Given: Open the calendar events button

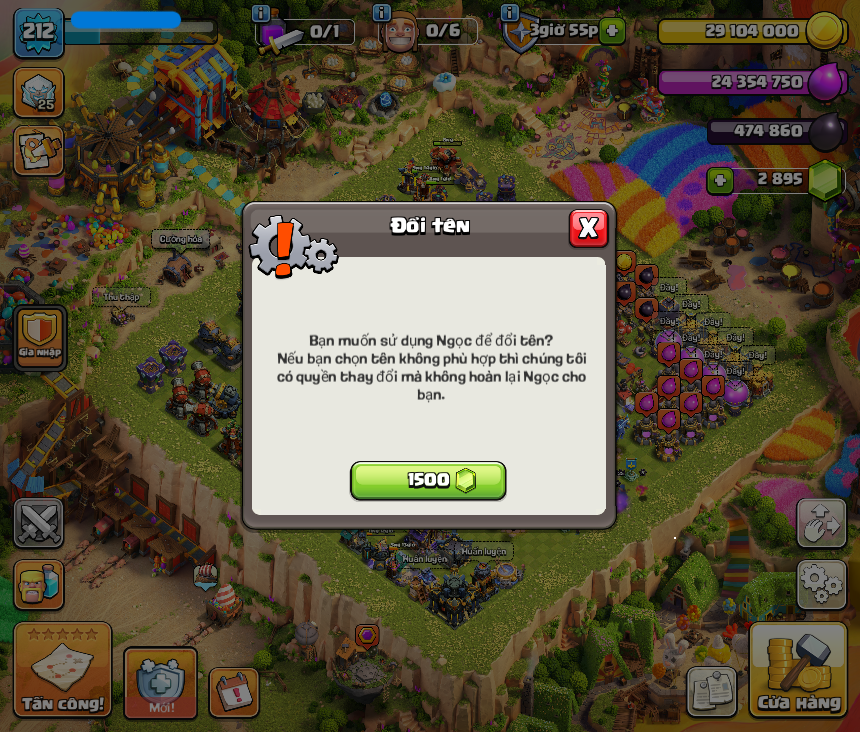Looking at the screenshot, I should pyautogui.click(x=234, y=692).
